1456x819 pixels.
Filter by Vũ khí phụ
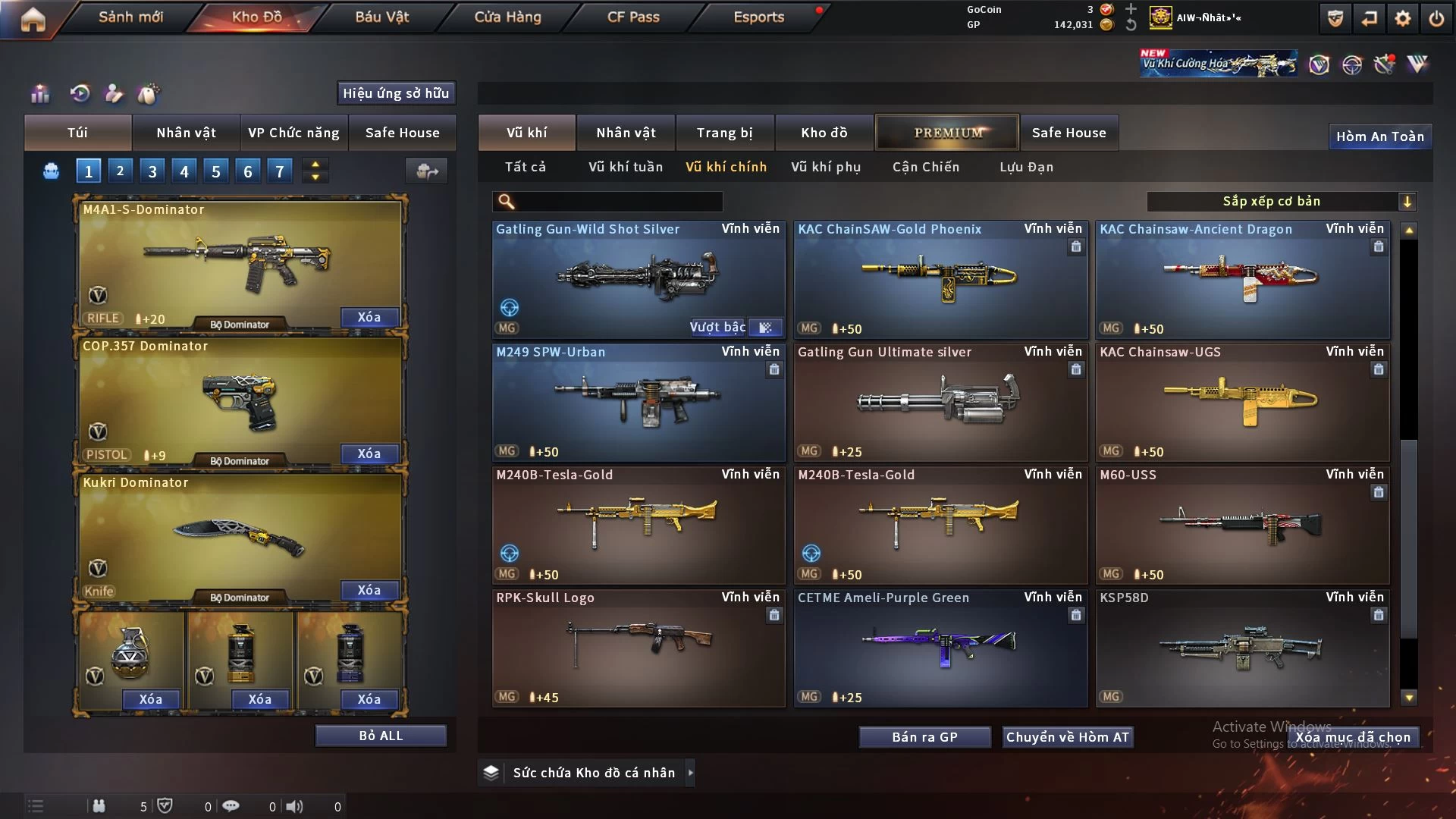coord(826,167)
